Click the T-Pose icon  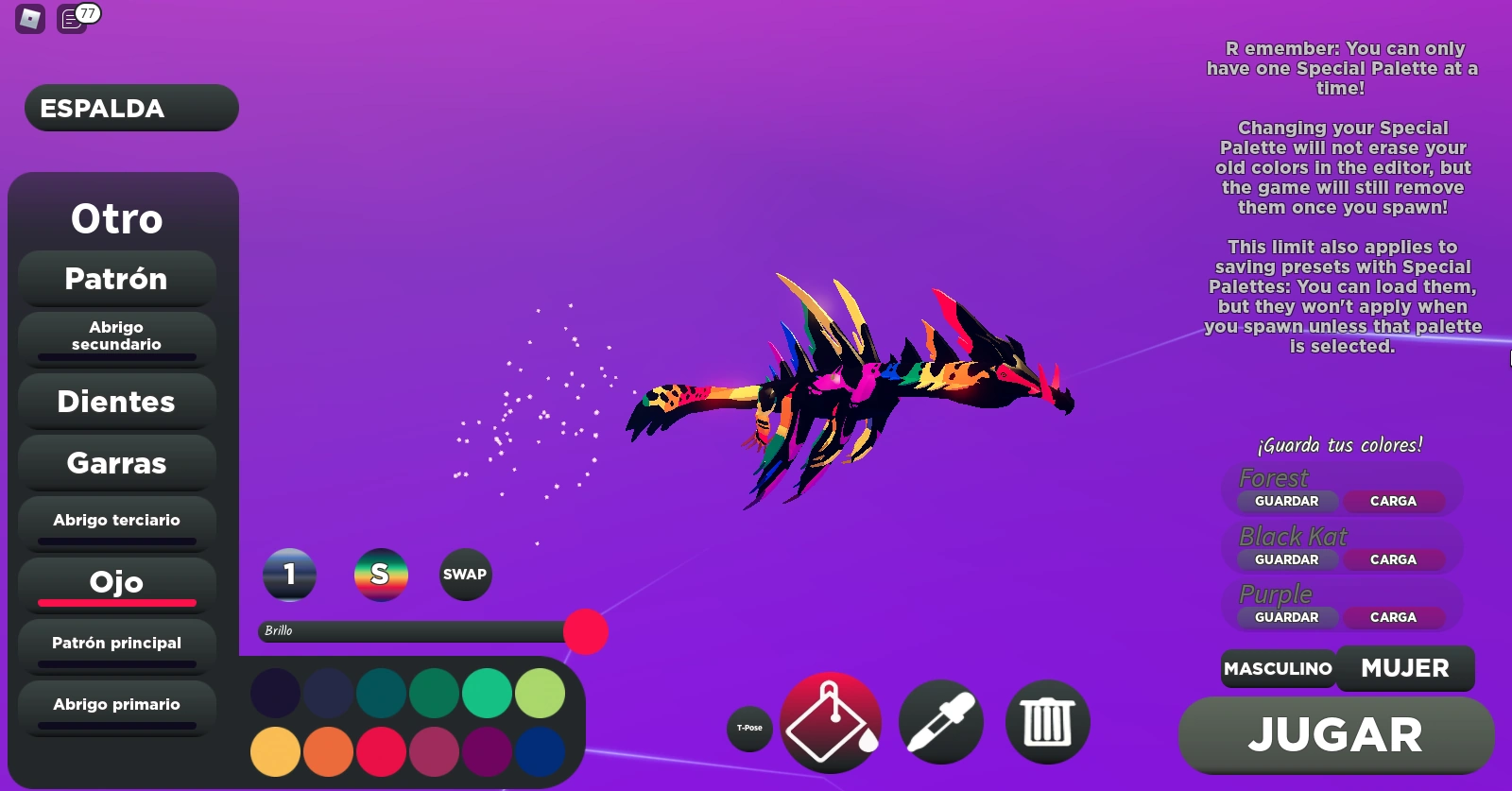[x=749, y=729]
